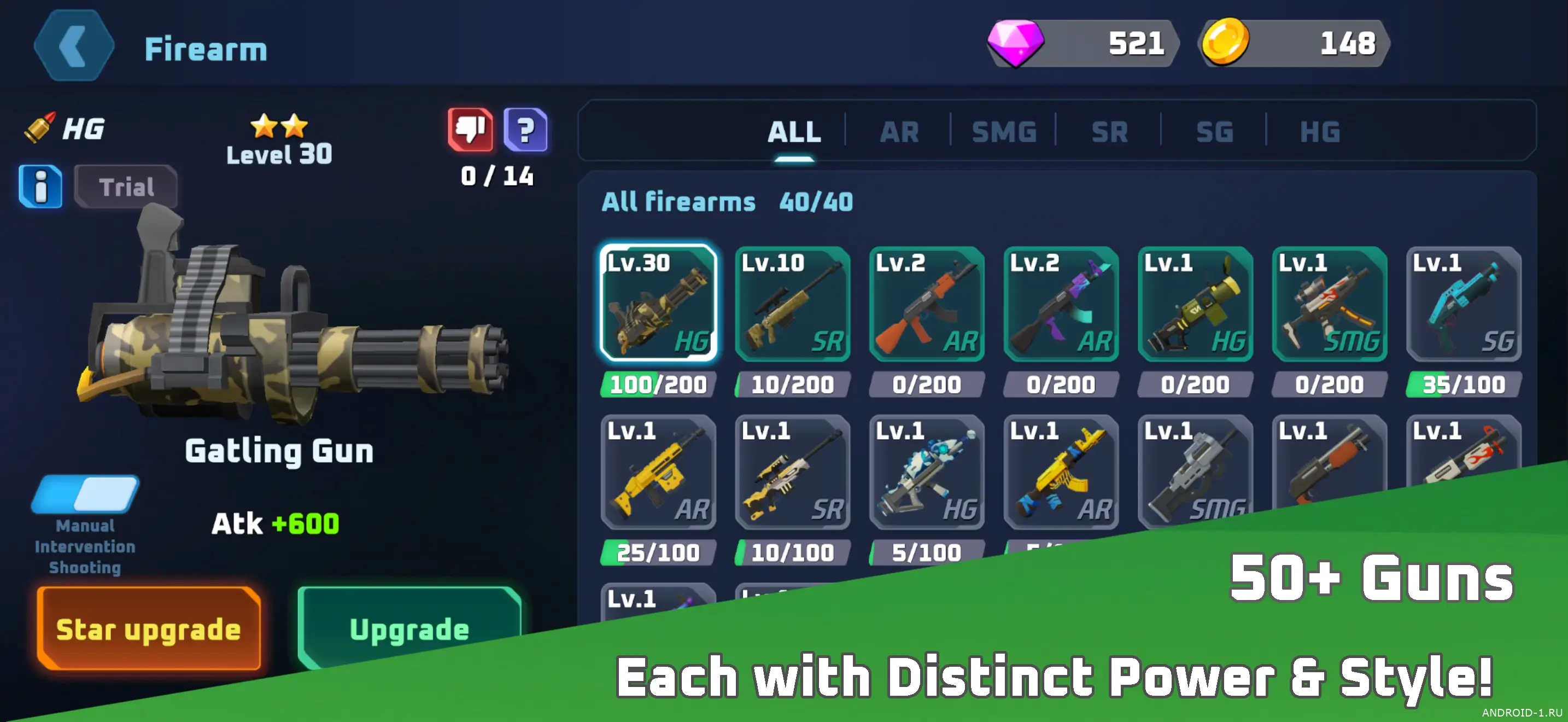Pick the Lv.1 orange-striped SMG card
1568x722 pixels.
(1330, 303)
